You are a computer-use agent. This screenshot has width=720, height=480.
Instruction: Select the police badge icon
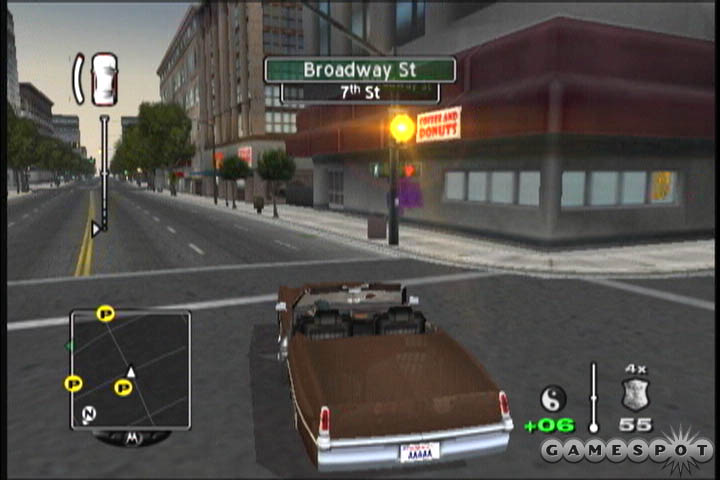pos(635,394)
